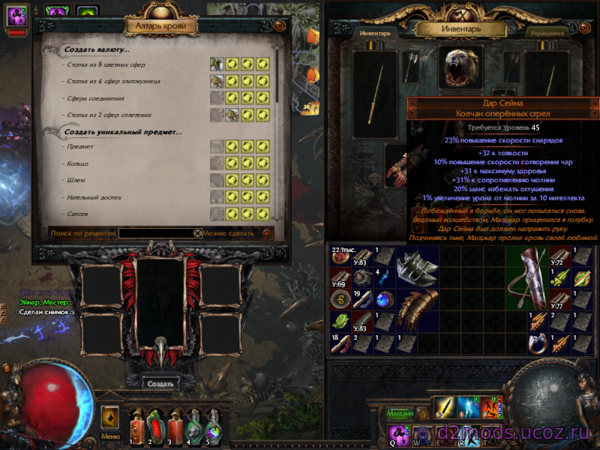Pick the Нательный доспех recipe row
600x450 pixels.
(96, 197)
